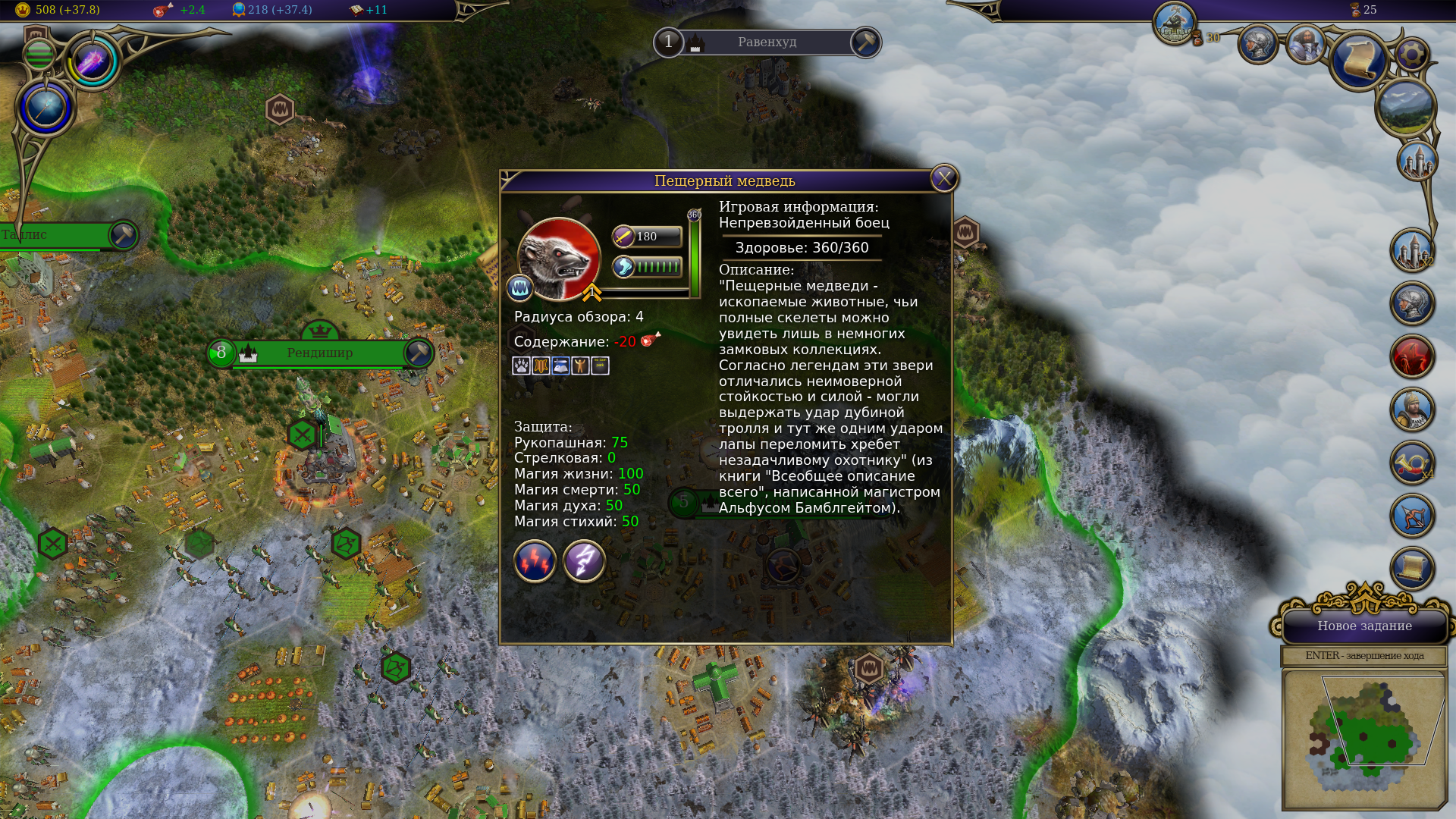Open the gear settings menu
1456x819 pixels.
tap(1411, 55)
